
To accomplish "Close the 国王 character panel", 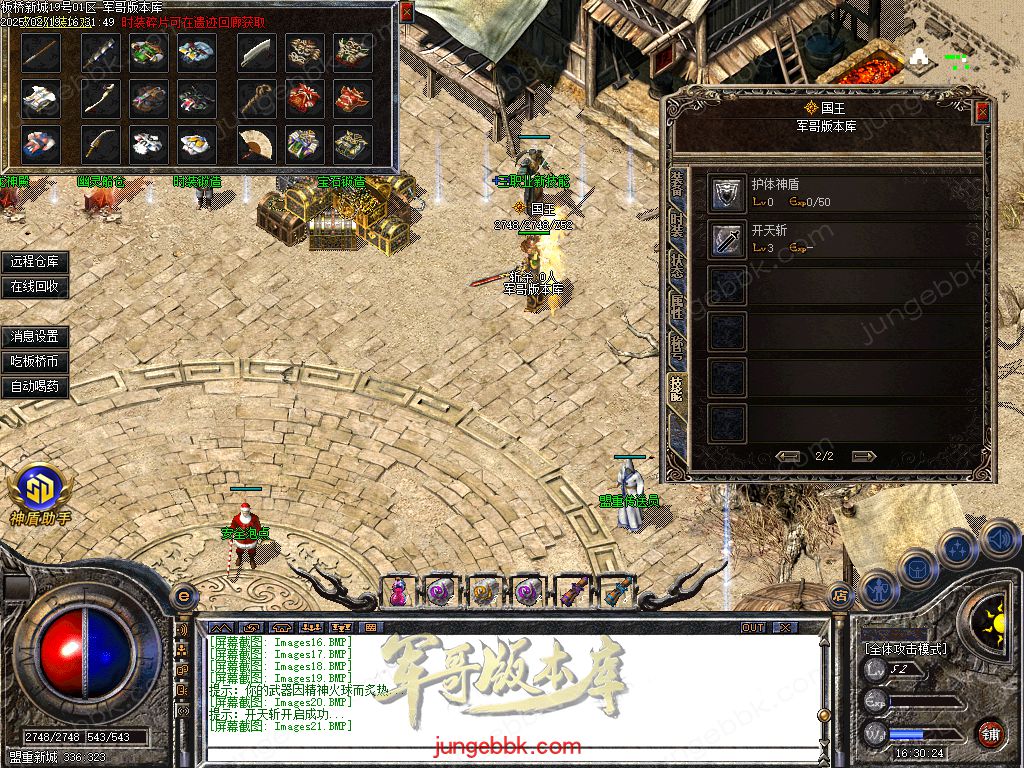I will [982, 112].
